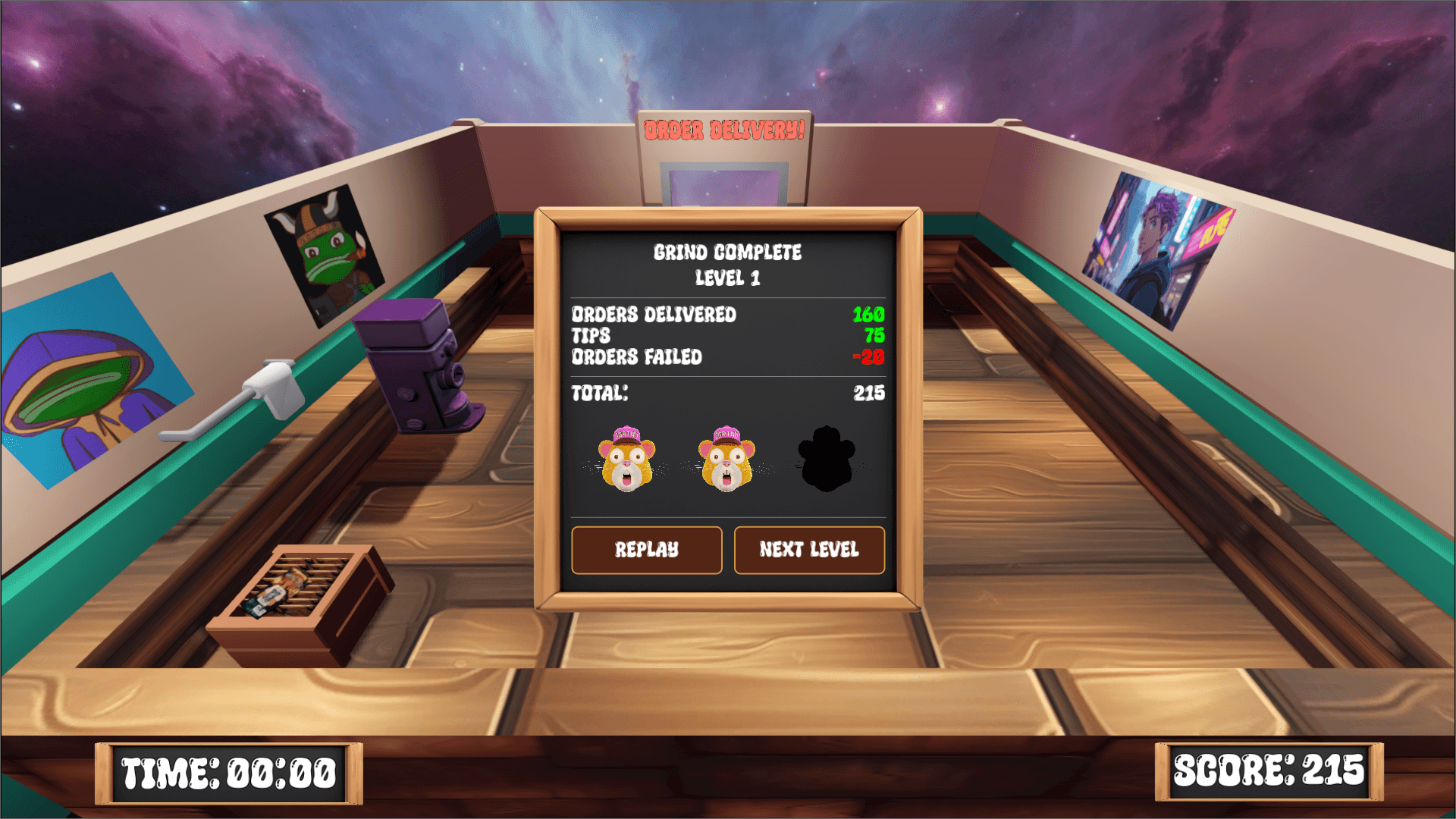Click the Replay button

click(x=646, y=550)
